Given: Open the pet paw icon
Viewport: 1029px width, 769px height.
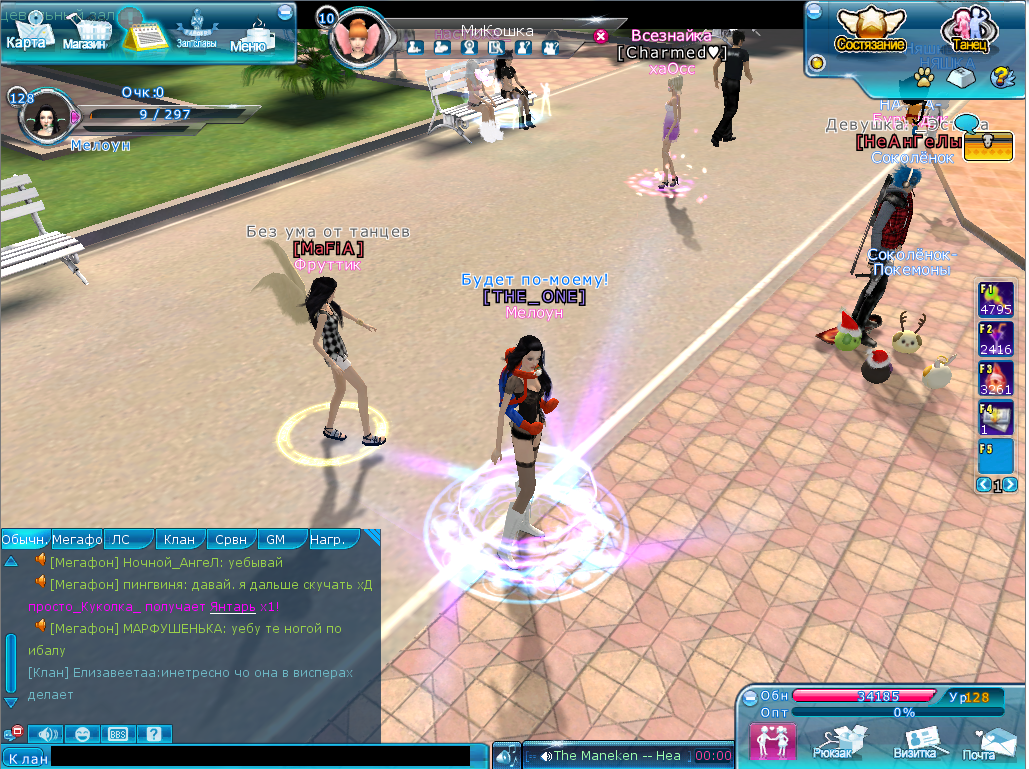Looking at the screenshot, I should point(923,75).
